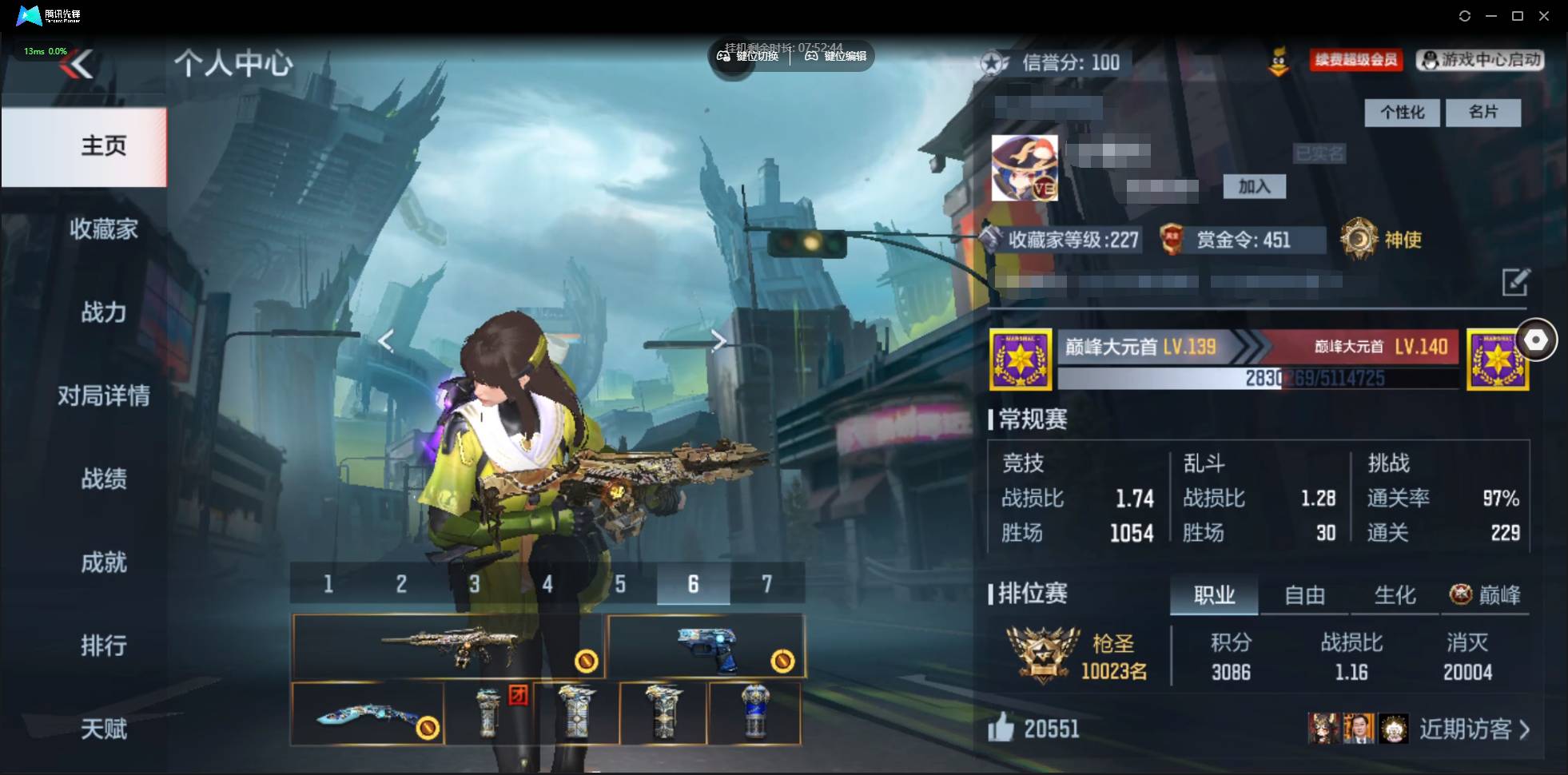
Task: Click the thumbs-up likes icon
Action: [x=1002, y=729]
